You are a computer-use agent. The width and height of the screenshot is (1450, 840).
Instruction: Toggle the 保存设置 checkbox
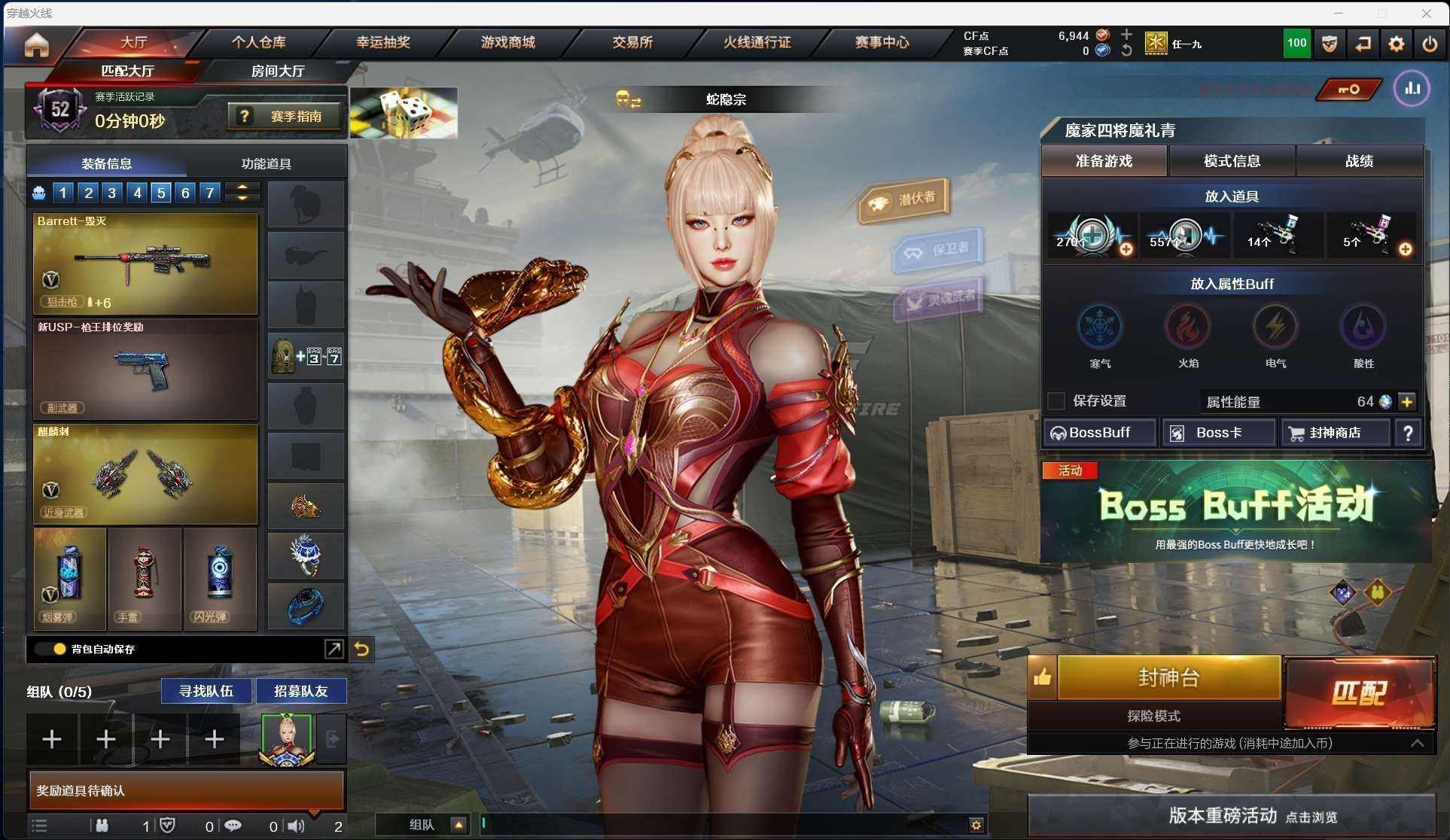pyautogui.click(x=1057, y=401)
